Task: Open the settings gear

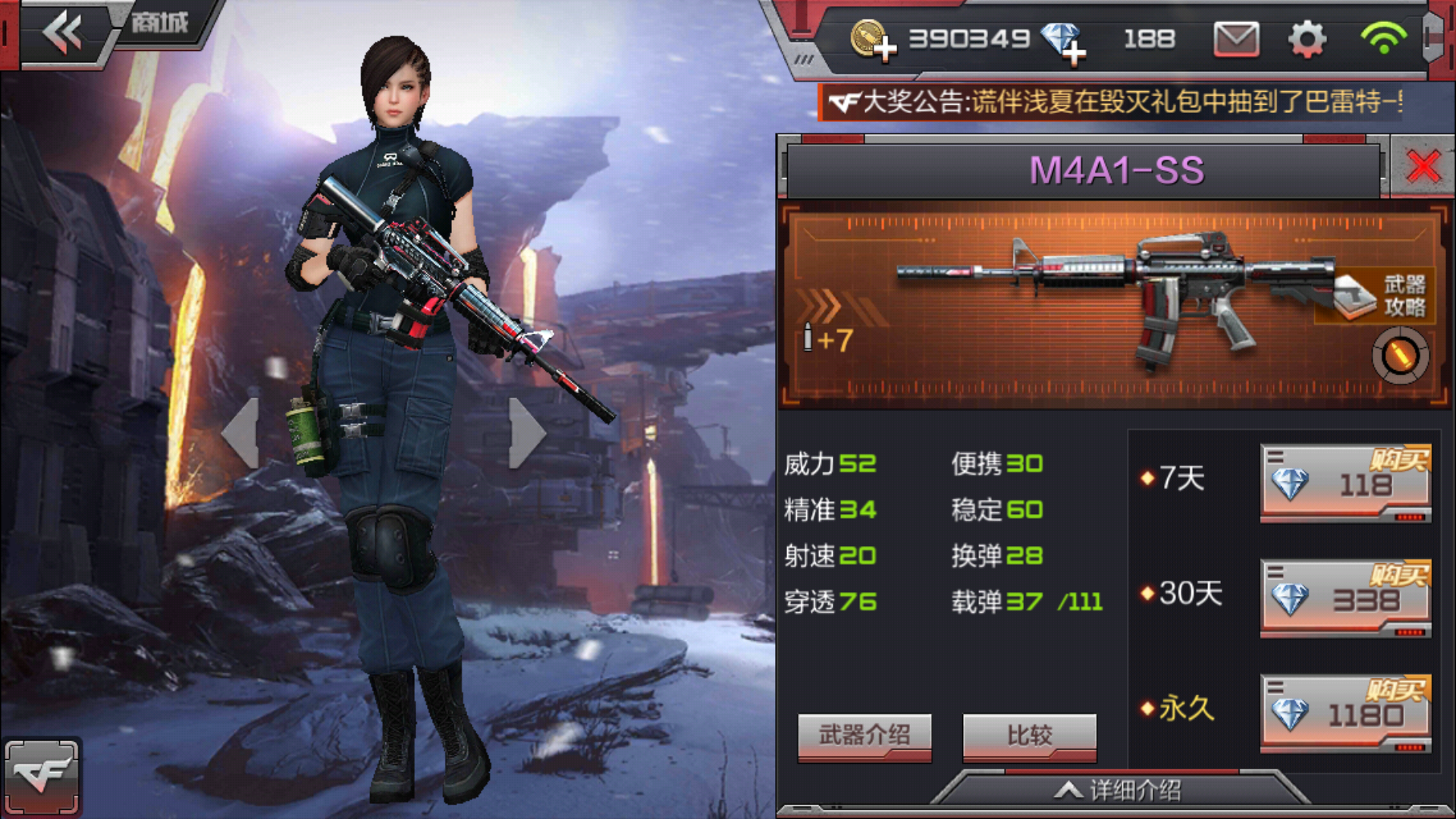Action: coord(1307,39)
